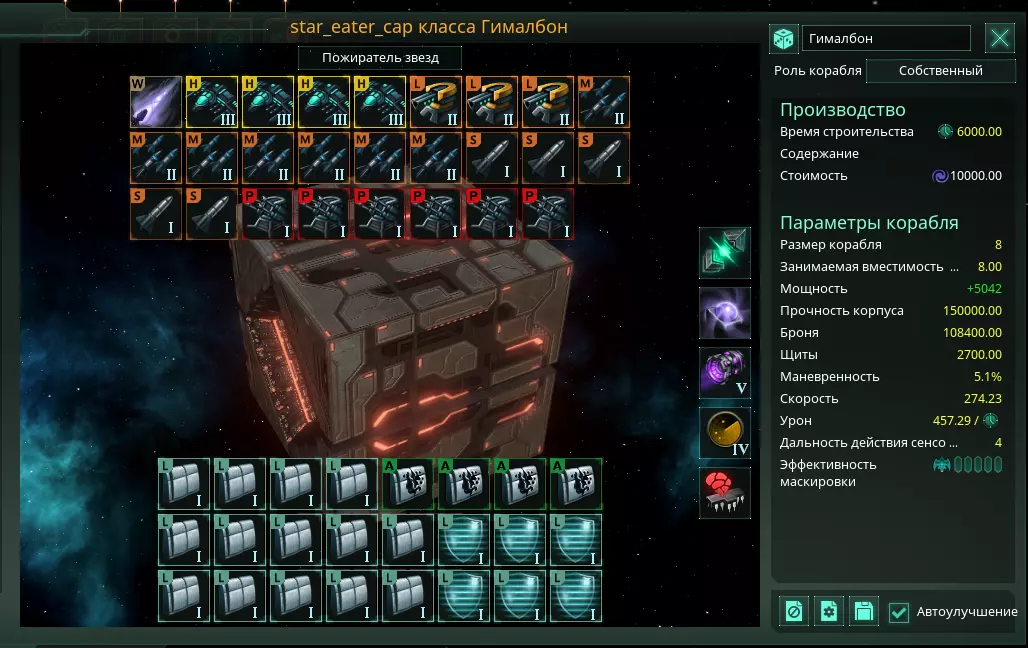Select the purple W weapon slot
1028x648 pixels.
156,102
